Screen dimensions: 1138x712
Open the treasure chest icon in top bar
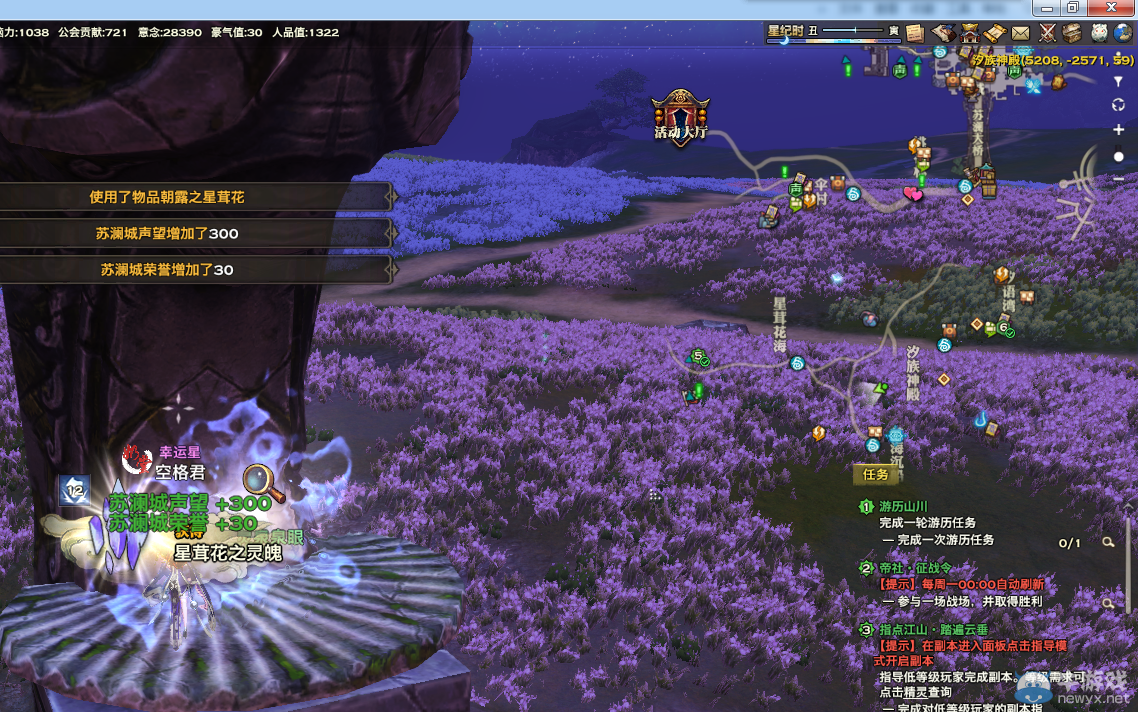tap(1072, 33)
